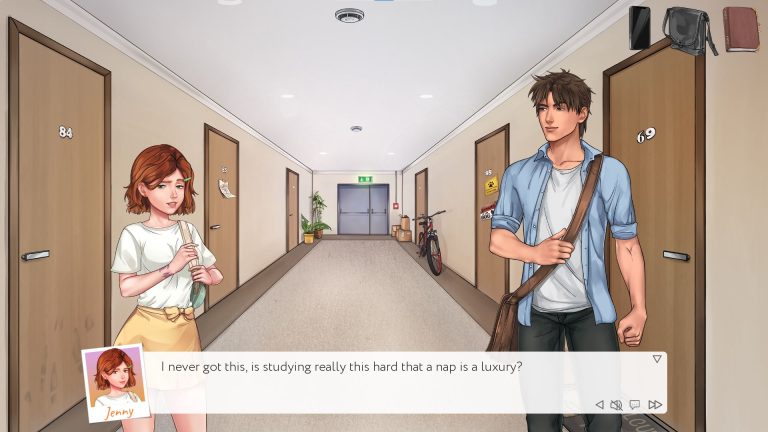Open the red journal book
The width and height of the screenshot is (768, 432).
click(740, 28)
